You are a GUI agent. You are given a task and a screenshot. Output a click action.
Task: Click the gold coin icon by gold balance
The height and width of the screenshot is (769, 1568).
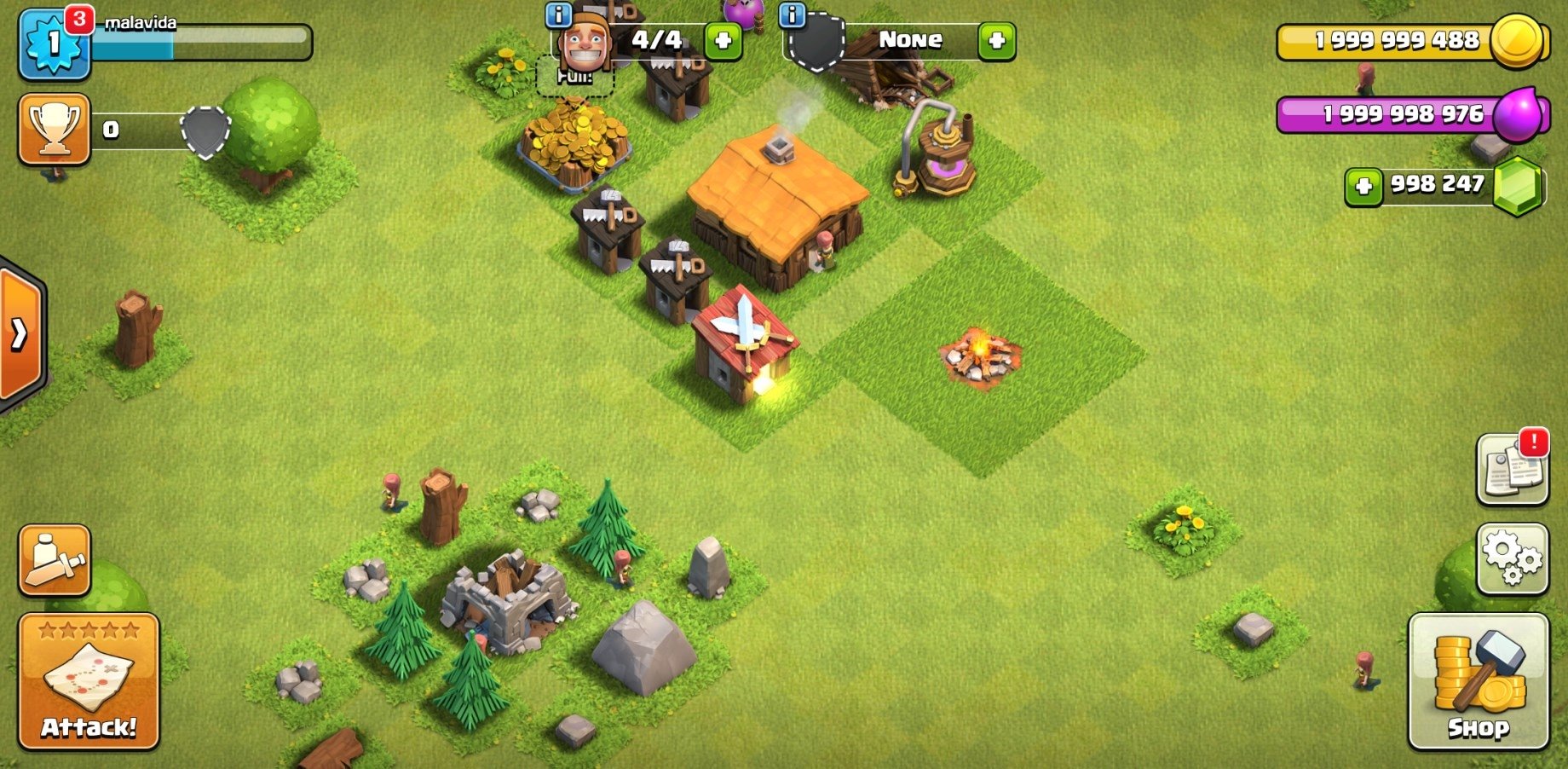(1519, 42)
